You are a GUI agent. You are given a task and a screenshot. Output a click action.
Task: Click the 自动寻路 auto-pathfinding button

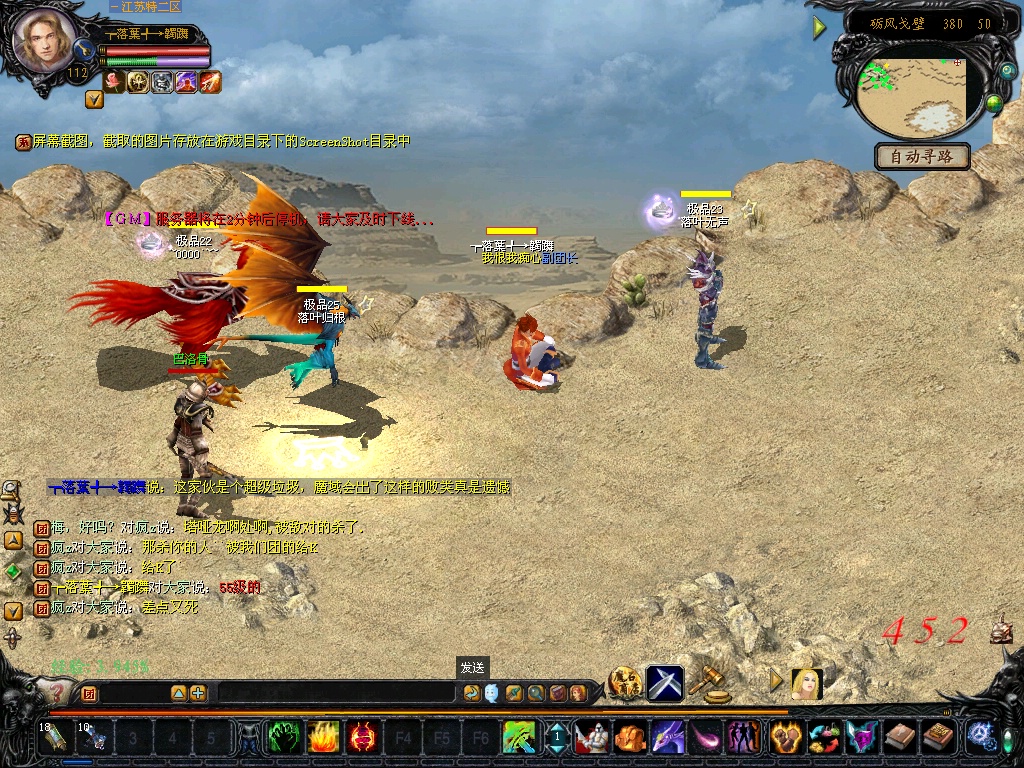922,156
